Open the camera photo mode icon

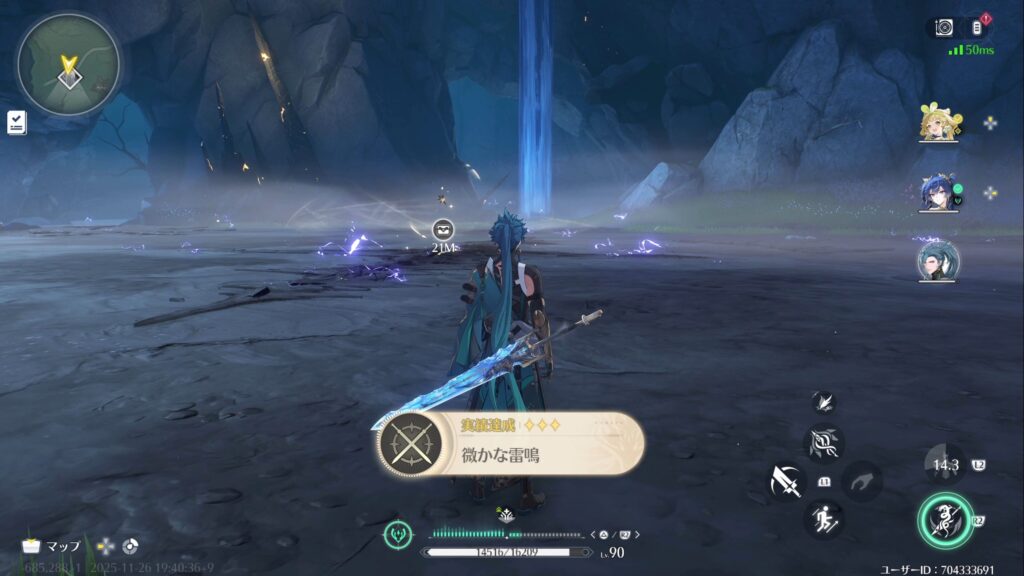(x=944, y=27)
